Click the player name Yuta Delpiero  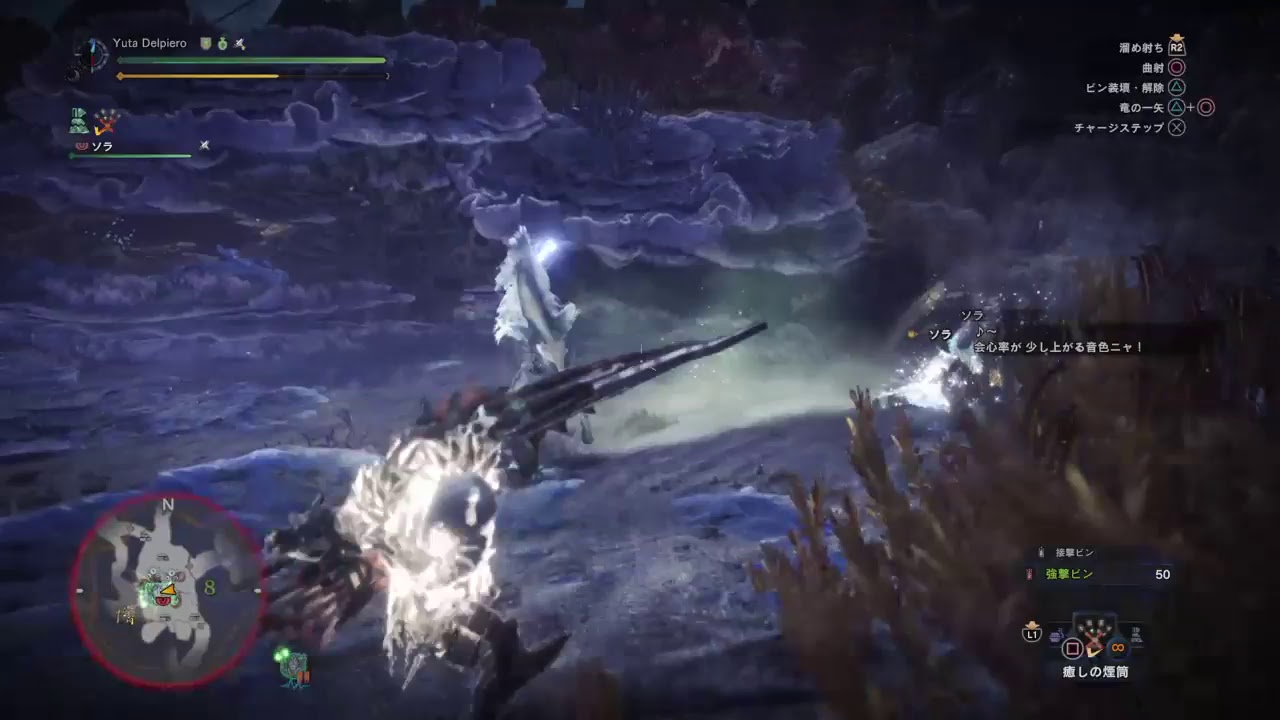click(x=150, y=43)
